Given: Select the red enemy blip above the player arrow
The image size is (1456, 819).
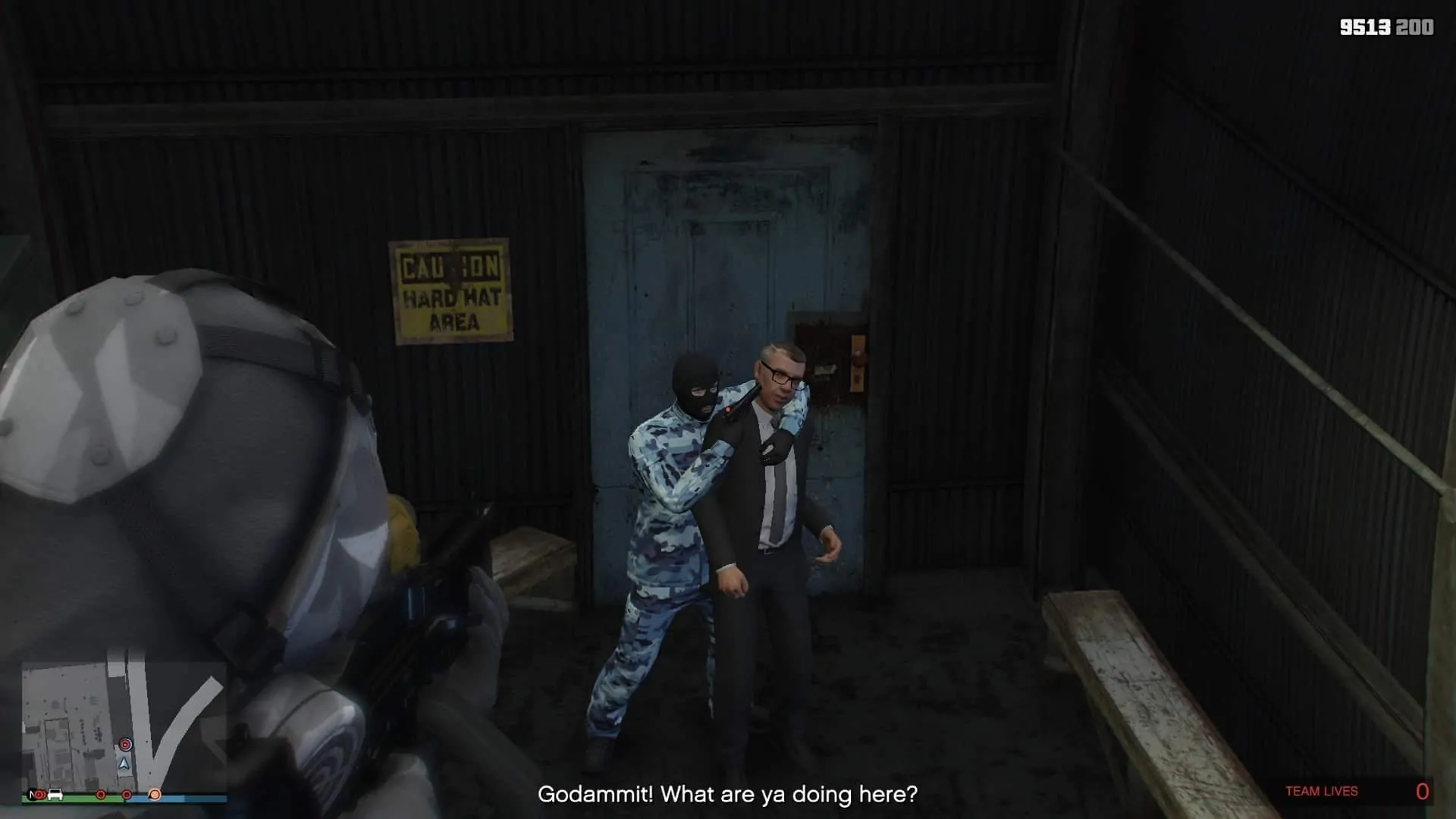Looking at the screenshot, I should (125, 745).
